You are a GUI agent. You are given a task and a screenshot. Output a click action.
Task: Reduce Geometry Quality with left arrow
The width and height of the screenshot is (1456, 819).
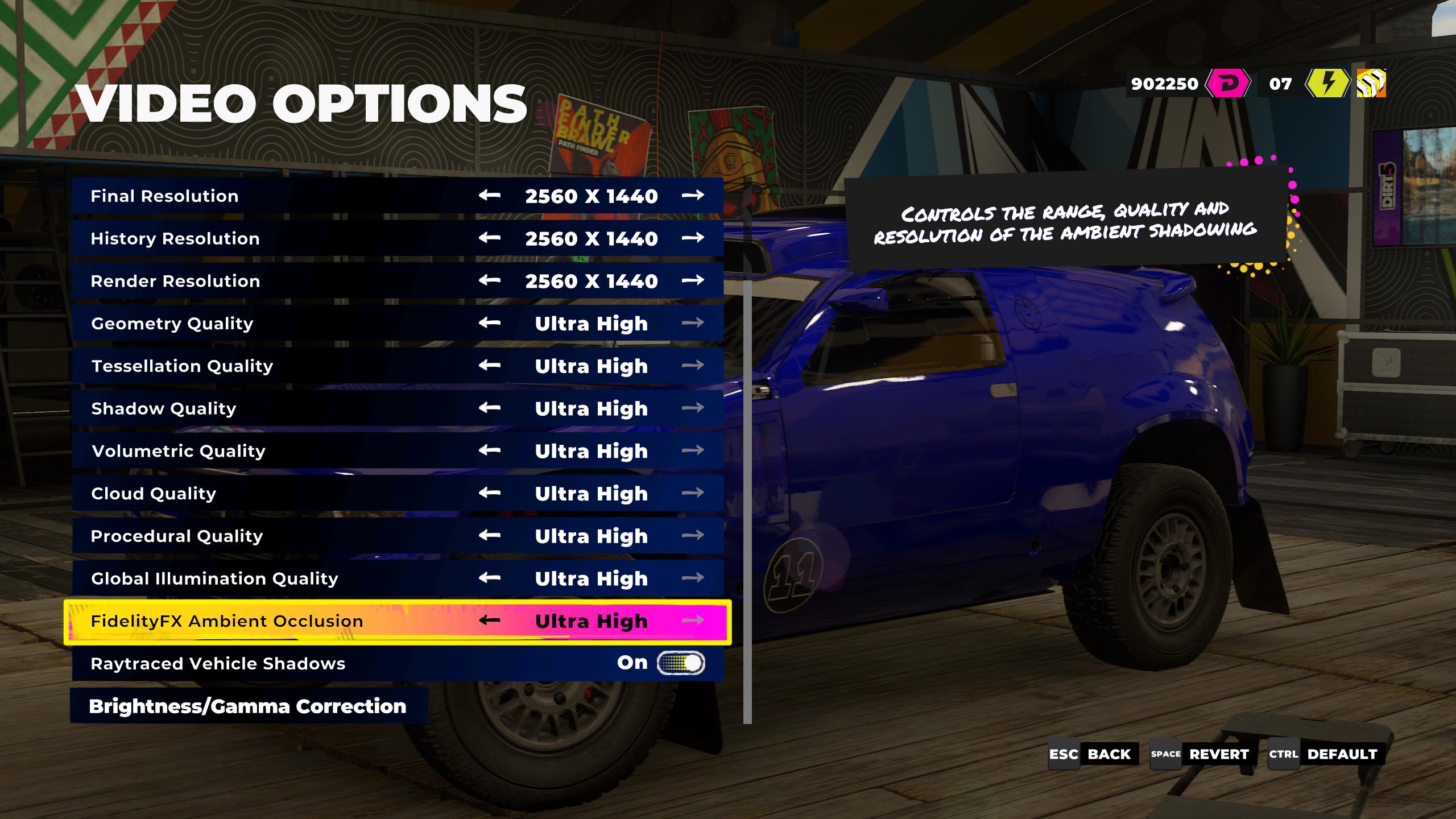(x=489, y=323)
